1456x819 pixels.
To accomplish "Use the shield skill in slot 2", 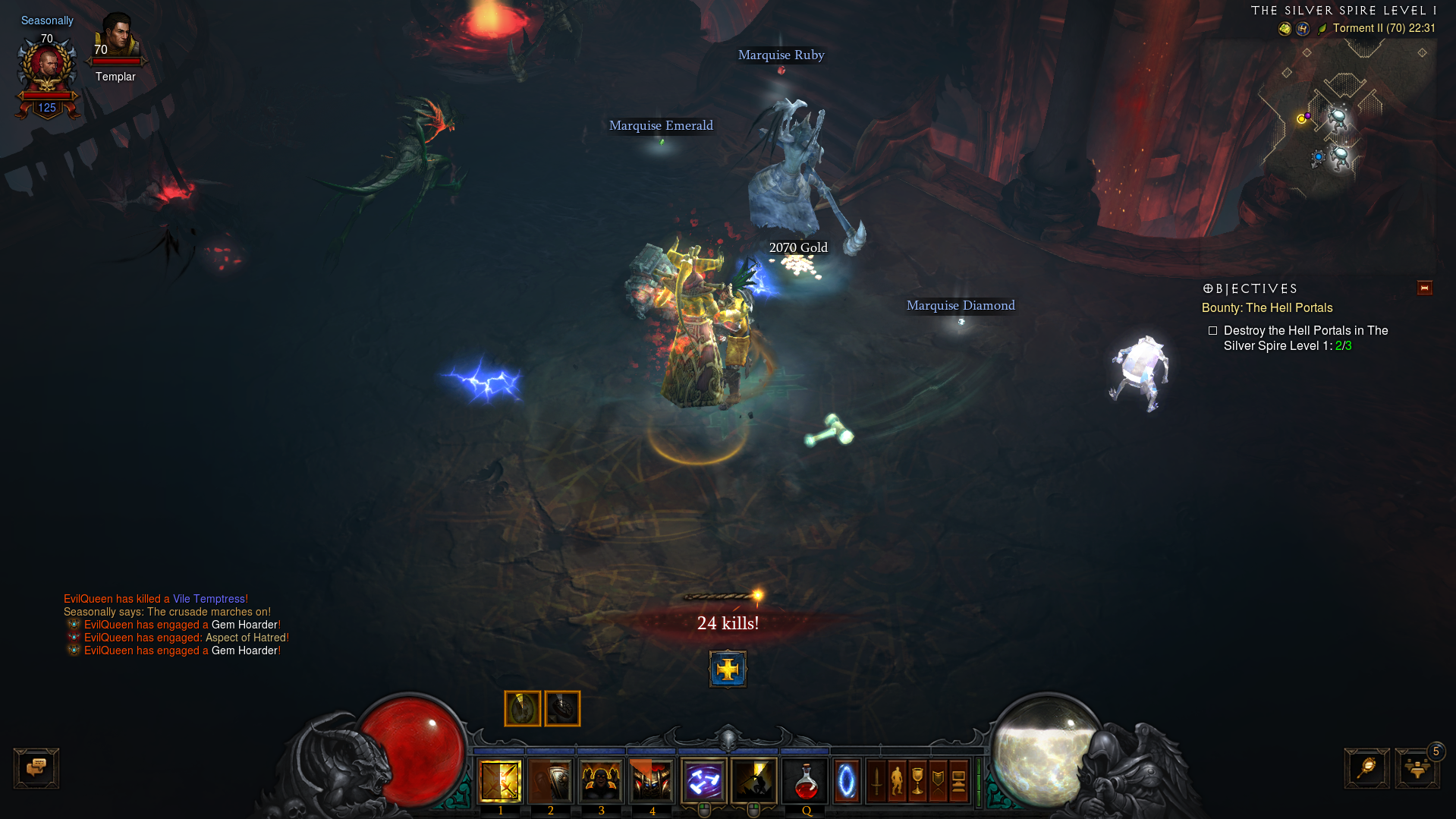I will point(550,780).
